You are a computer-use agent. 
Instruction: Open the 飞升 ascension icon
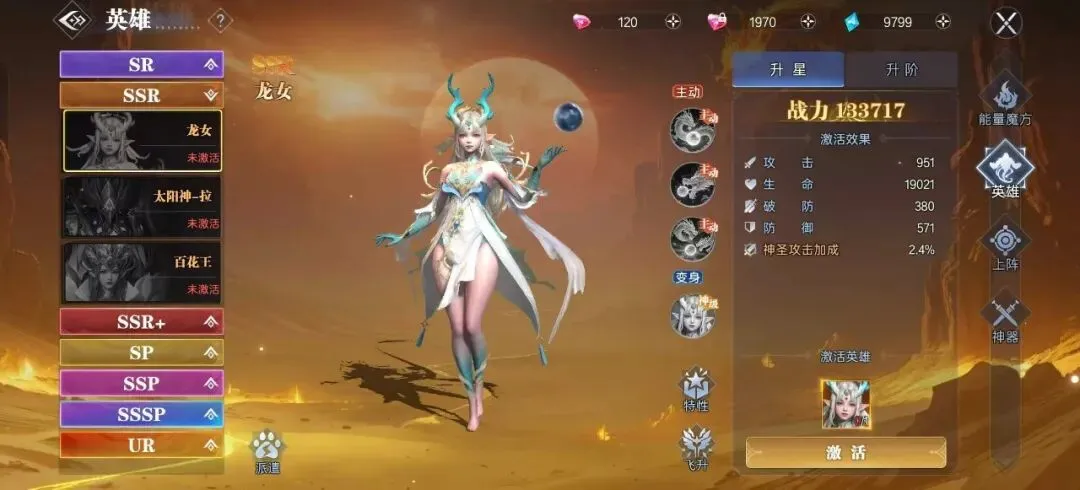[x=696, y=447]
